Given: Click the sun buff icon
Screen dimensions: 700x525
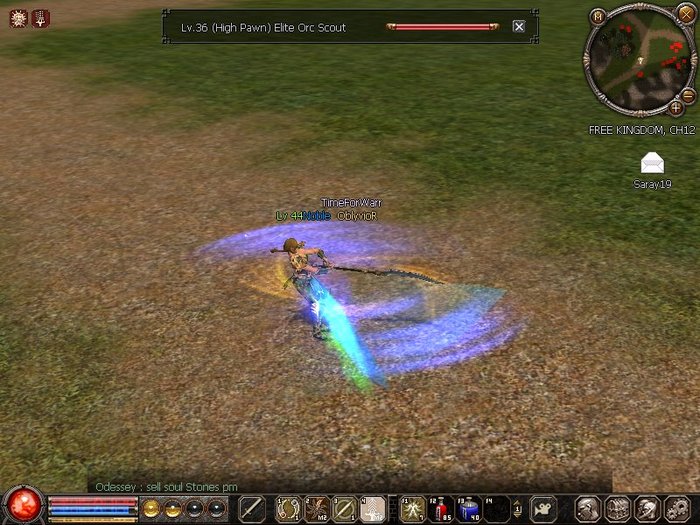Looking at the screenshot, I should 18,18.
